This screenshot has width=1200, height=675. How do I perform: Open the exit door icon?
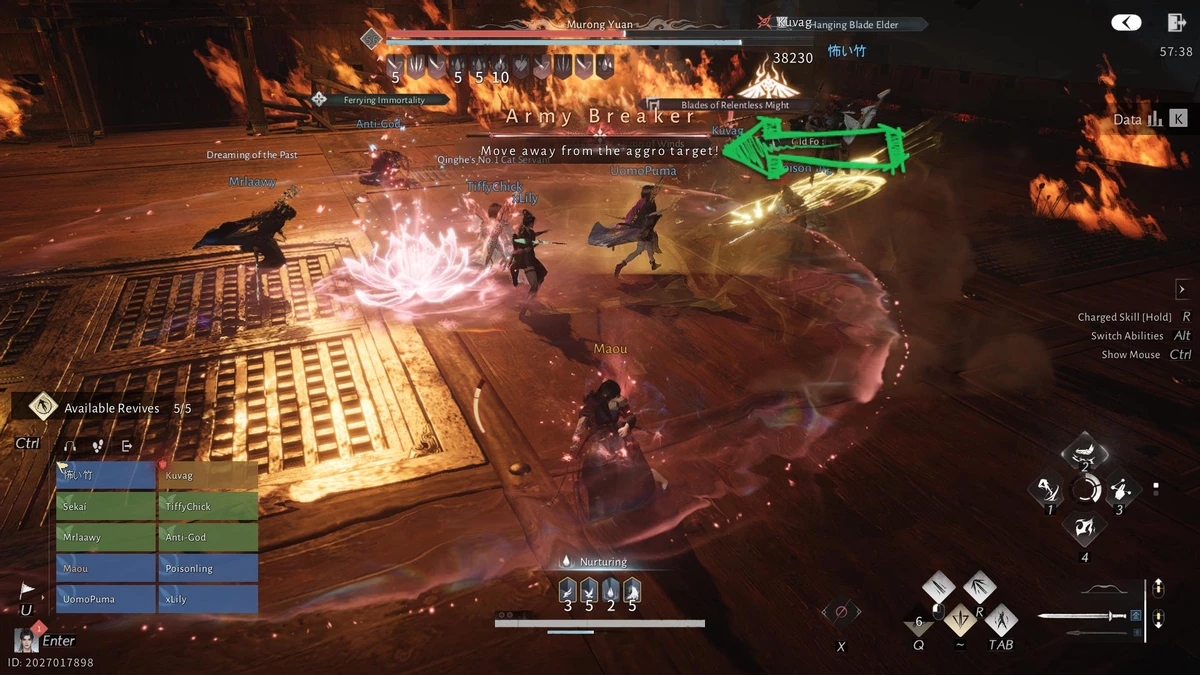tap(1175, 23)
